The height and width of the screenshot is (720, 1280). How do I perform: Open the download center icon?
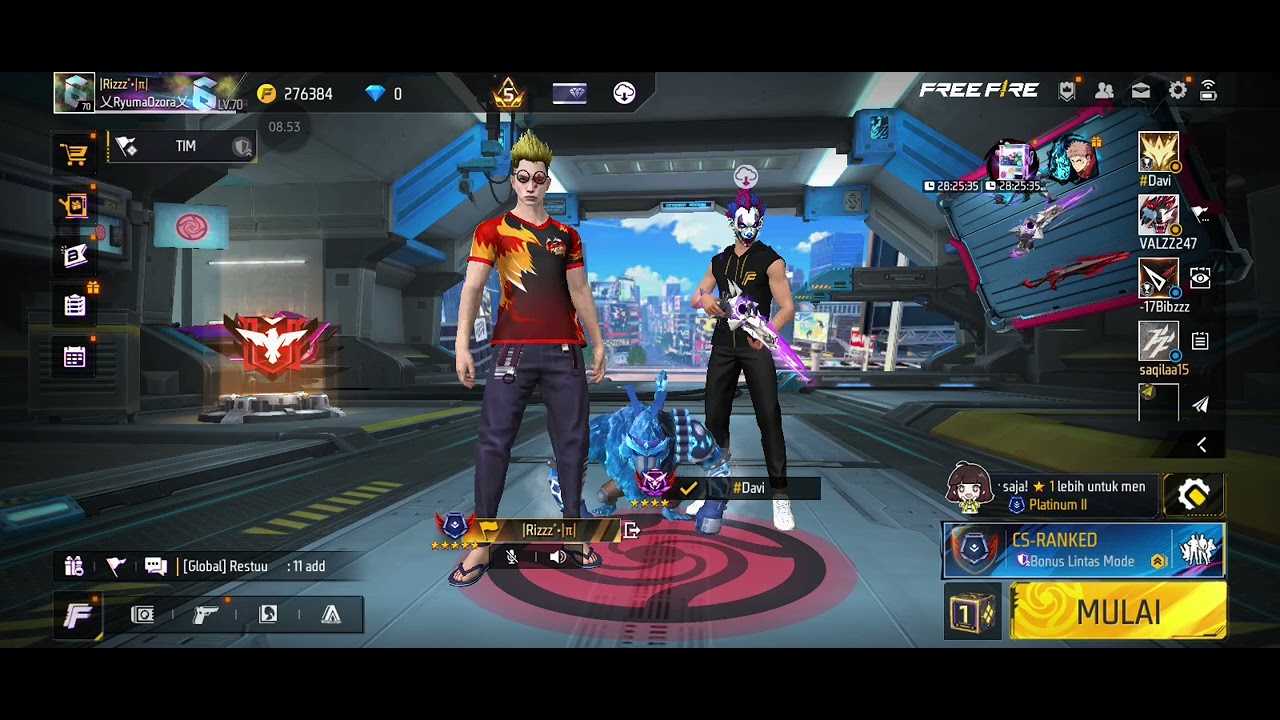[624, 94]
